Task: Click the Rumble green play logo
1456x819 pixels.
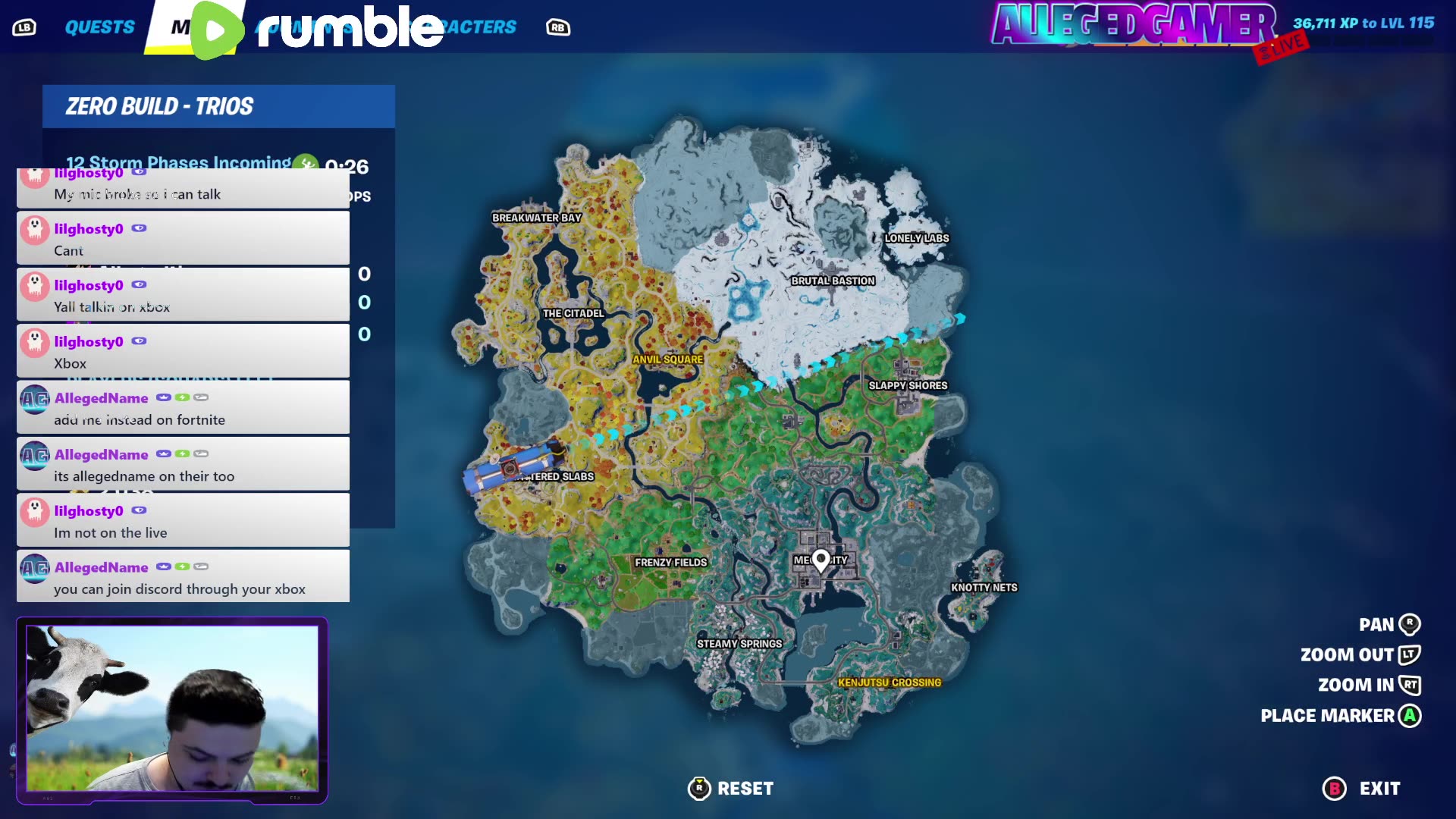Action: tap(215, 27)
